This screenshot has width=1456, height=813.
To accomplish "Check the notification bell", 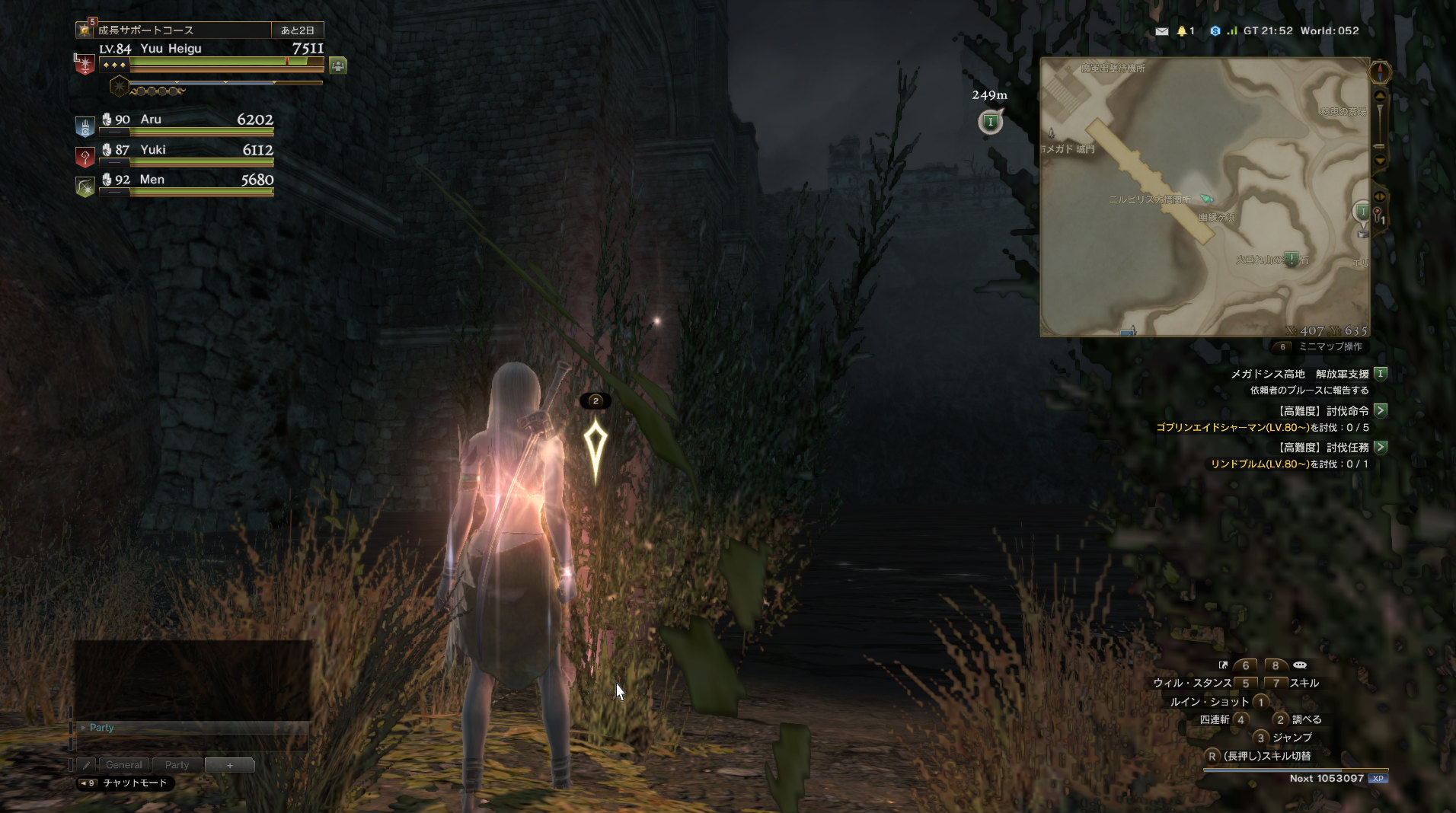I will pos(1182,31).
